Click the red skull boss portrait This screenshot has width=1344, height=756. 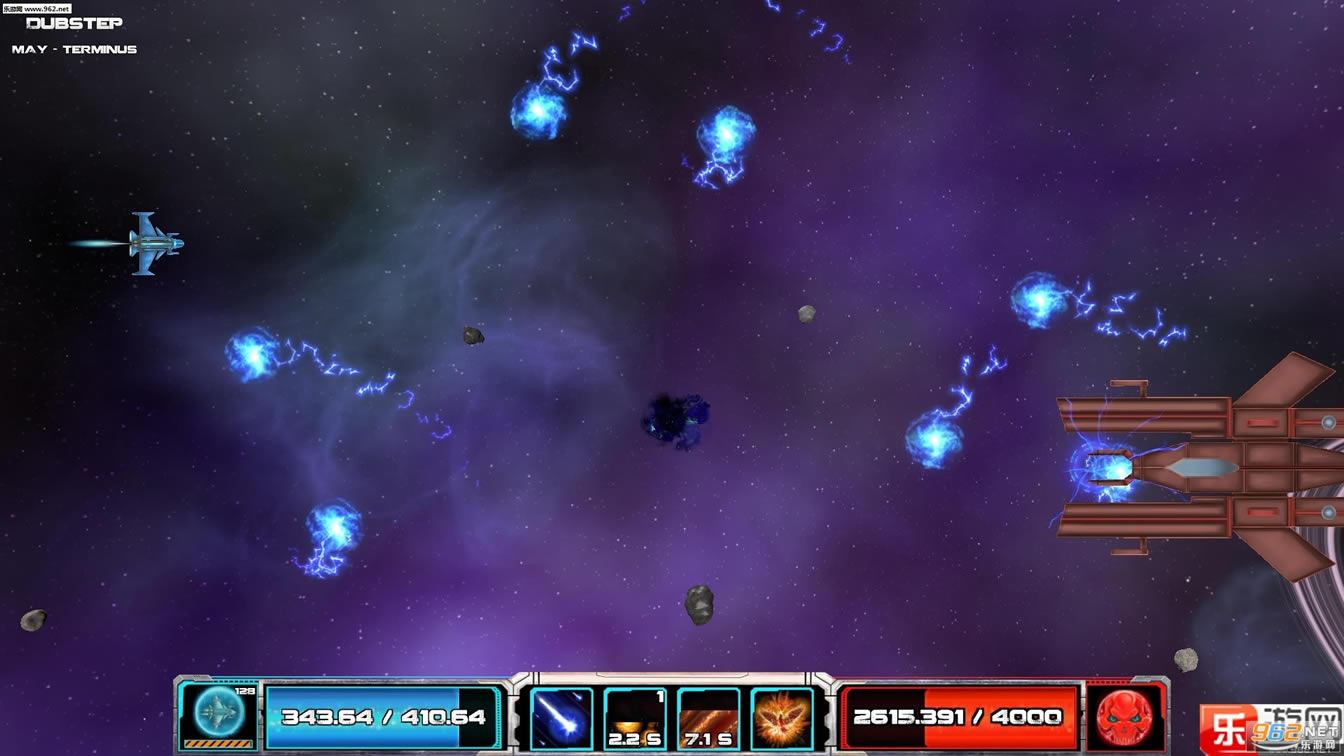click(x=1125, y=716)
